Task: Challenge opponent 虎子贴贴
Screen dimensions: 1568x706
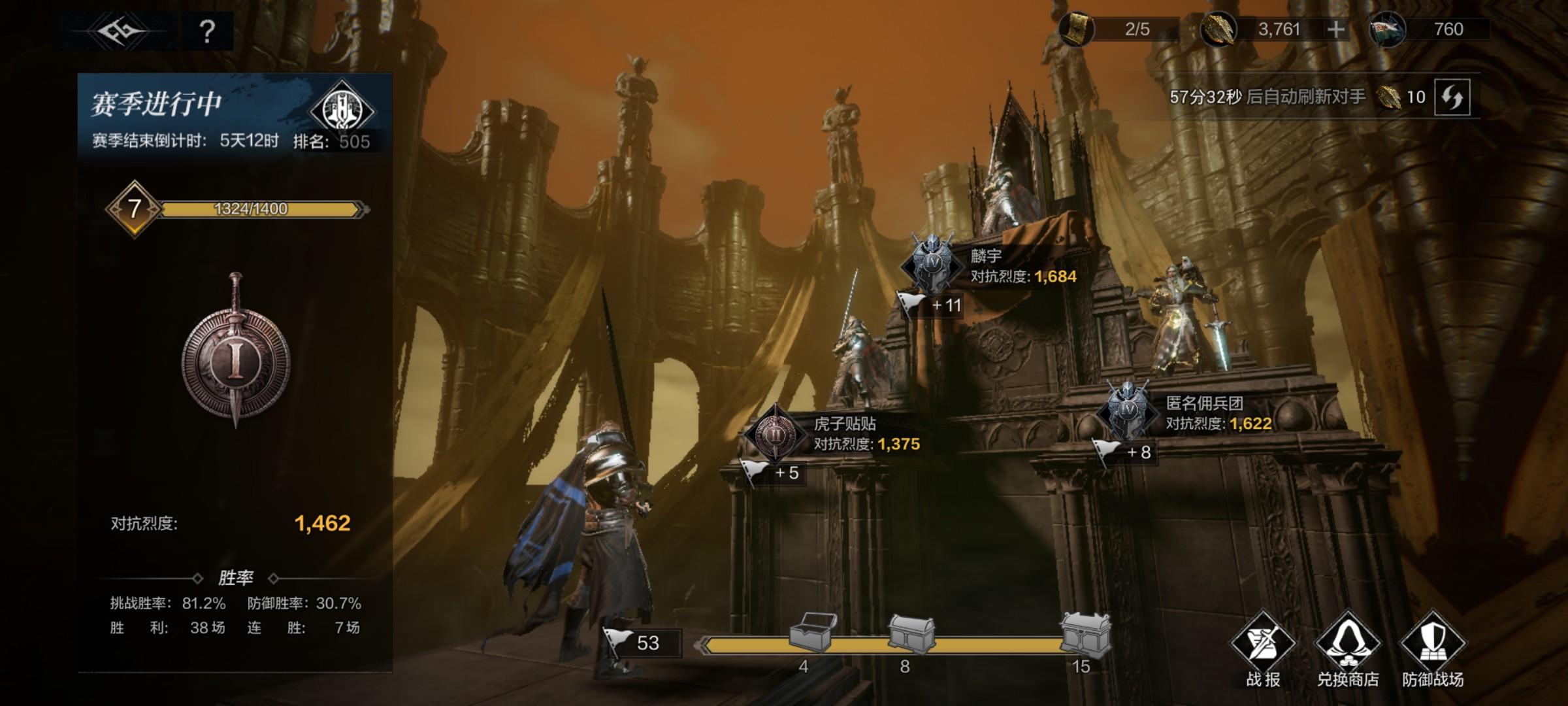Action: pos(776,433)
